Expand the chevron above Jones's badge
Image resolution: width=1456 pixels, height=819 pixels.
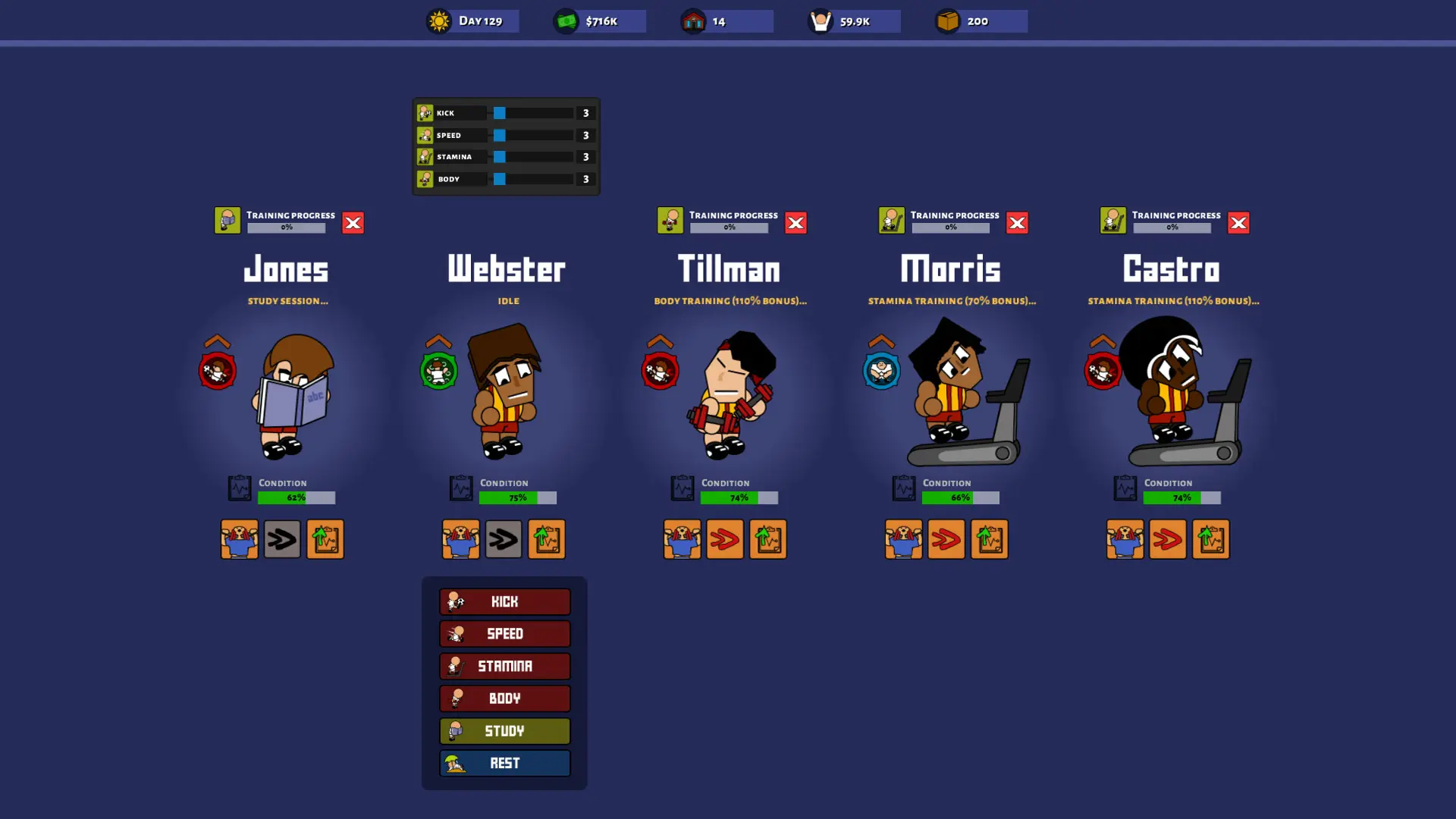(x=217, y=341)
